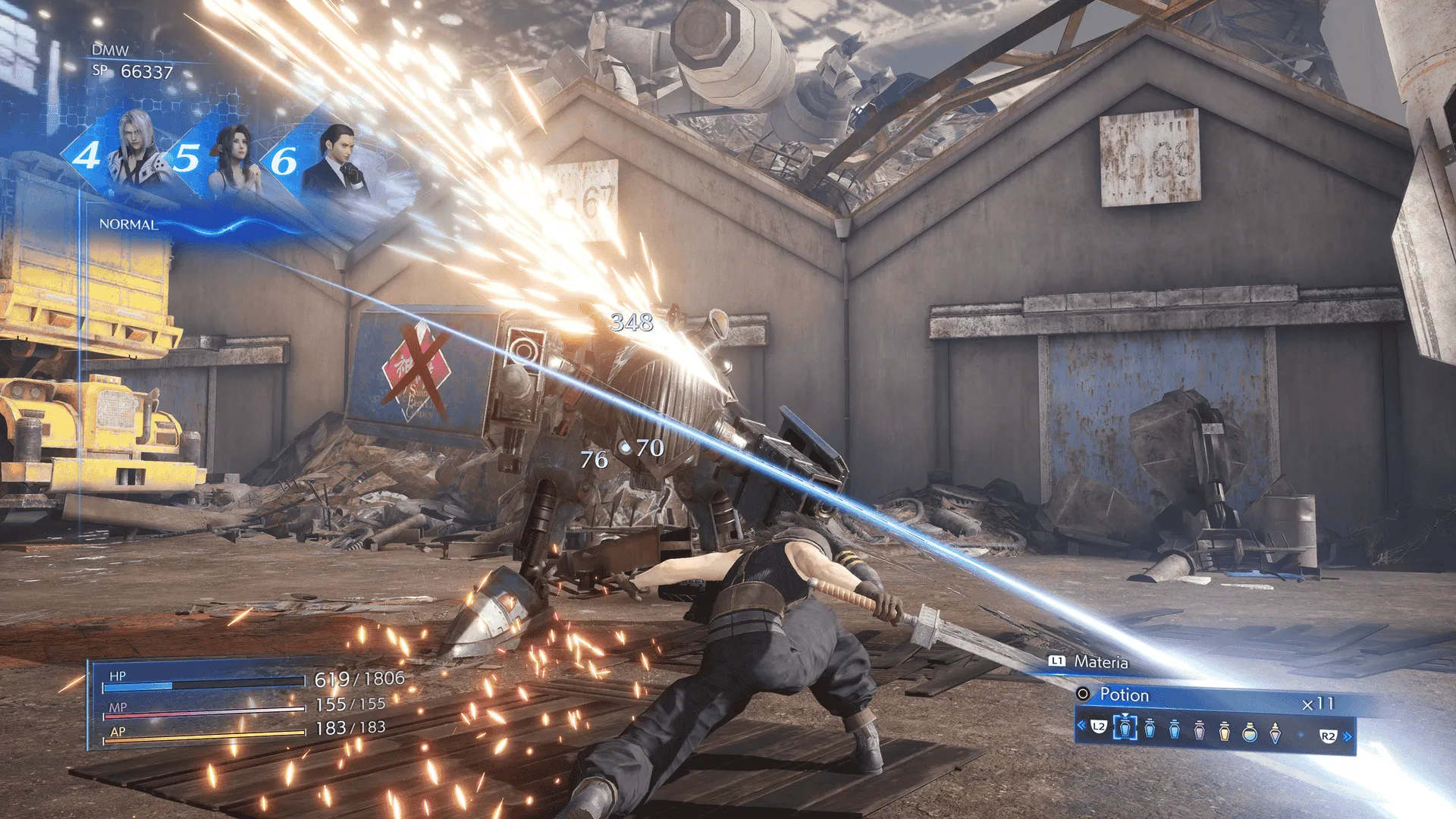Screen dimensions: 1456x819
Task: Use the Potion x11 command
Action: (x=1213, y=695)
